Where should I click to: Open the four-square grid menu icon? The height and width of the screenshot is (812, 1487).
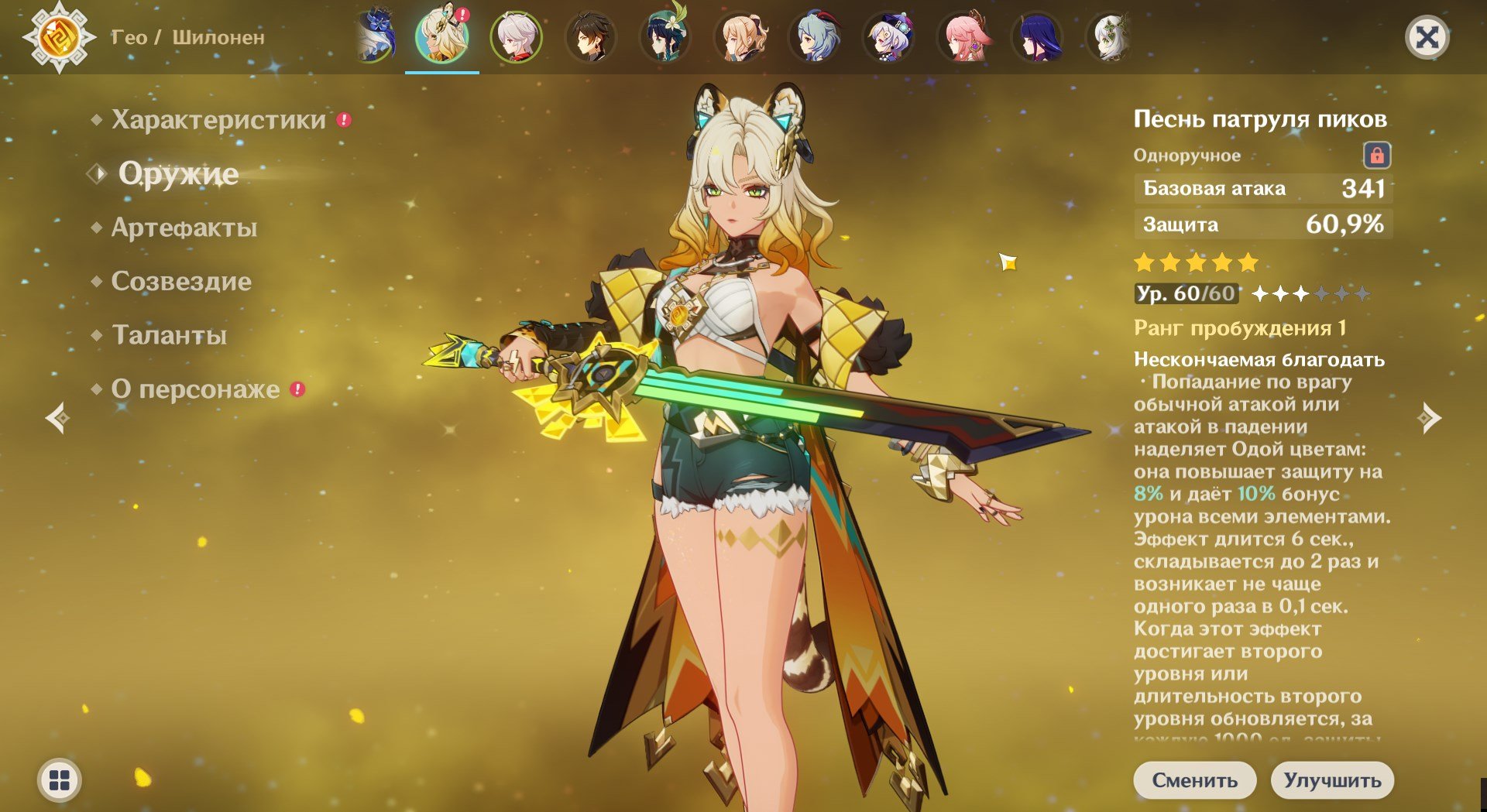click(60, 779)
